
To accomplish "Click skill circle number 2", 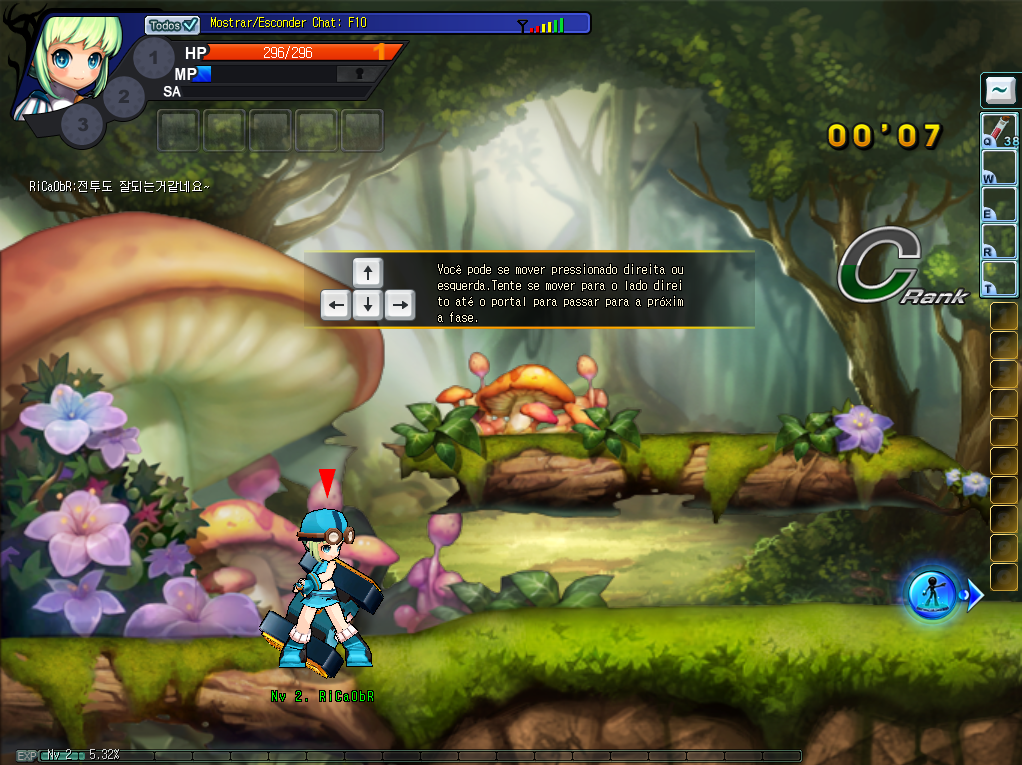I will (124, 97).
